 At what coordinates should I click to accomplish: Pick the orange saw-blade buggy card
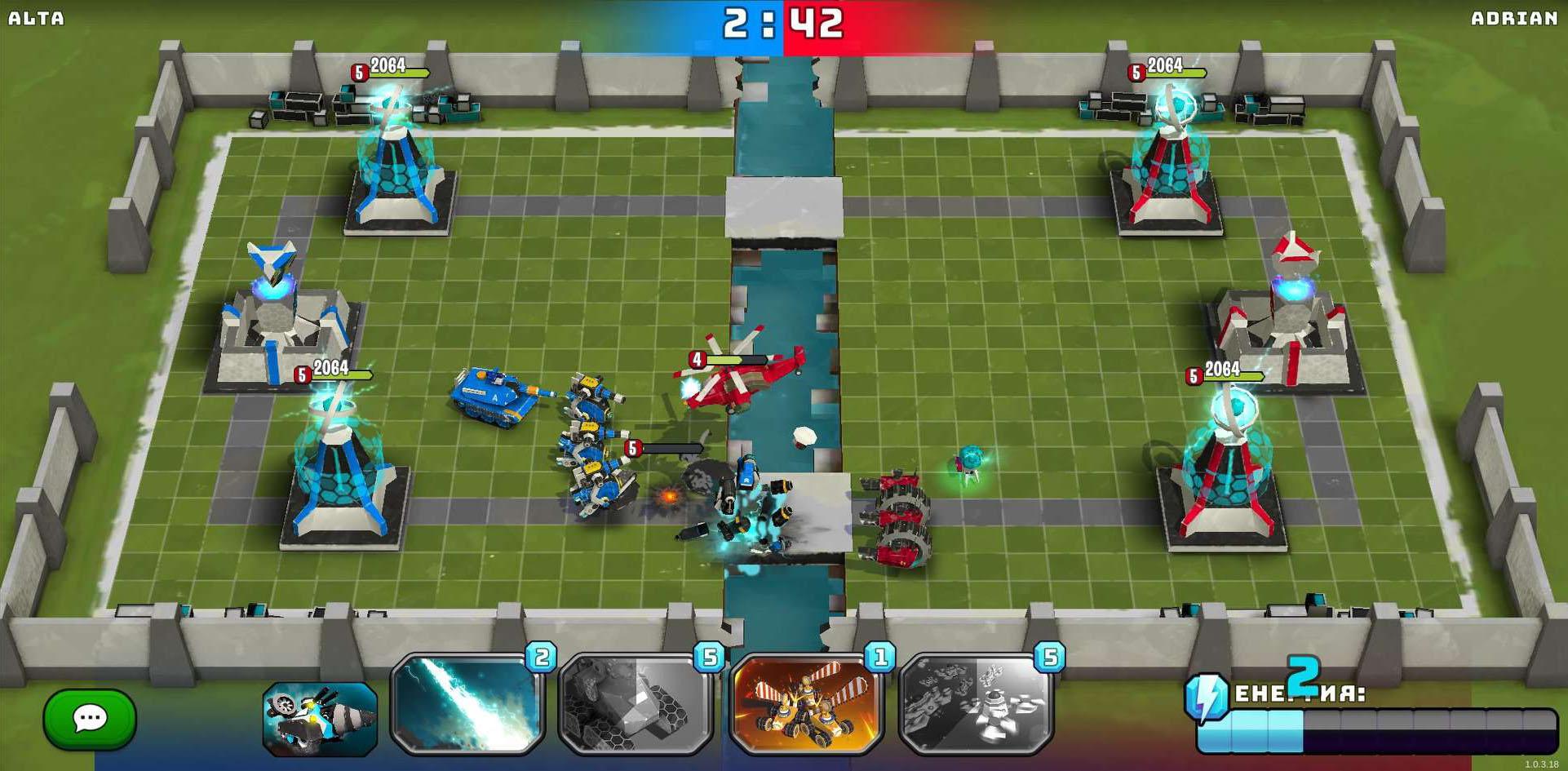[x=806, y=704]
